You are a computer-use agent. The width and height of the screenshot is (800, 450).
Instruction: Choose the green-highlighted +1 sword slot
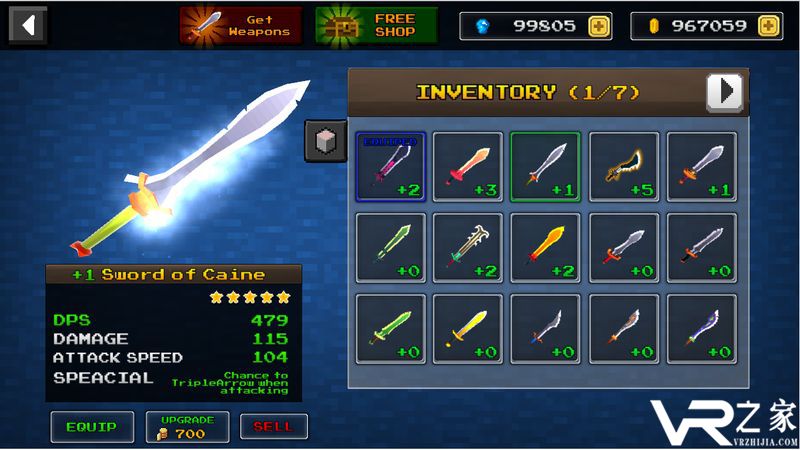(x=545, y=166)
